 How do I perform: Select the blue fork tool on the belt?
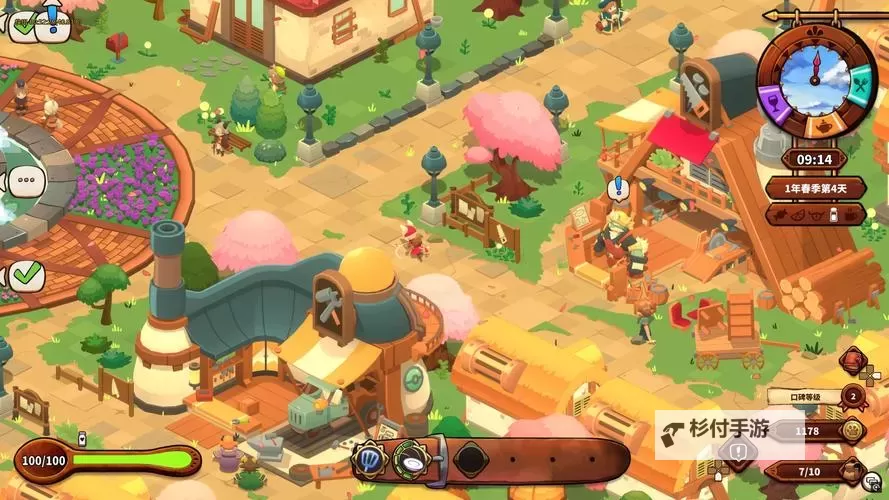pyautogui.click(x=369, y=460)
